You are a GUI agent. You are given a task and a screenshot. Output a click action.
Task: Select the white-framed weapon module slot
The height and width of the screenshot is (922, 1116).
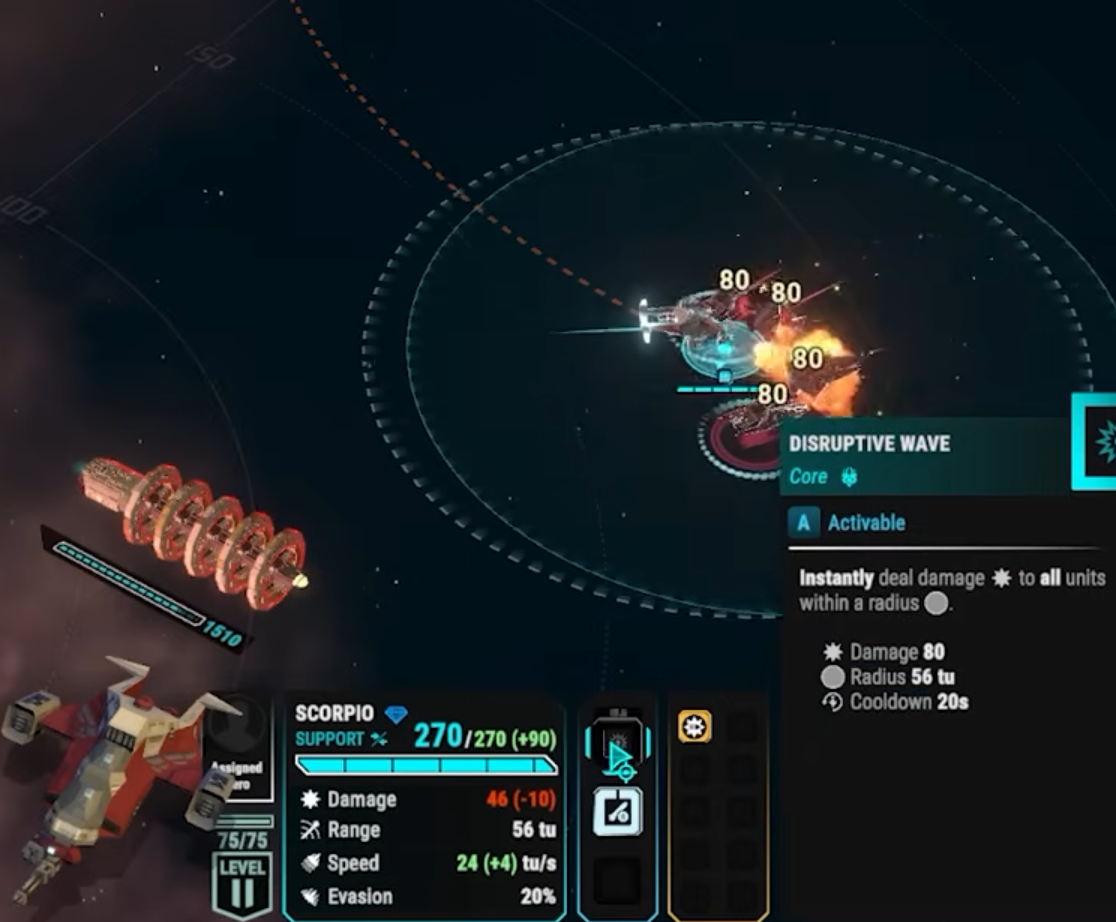618,811
